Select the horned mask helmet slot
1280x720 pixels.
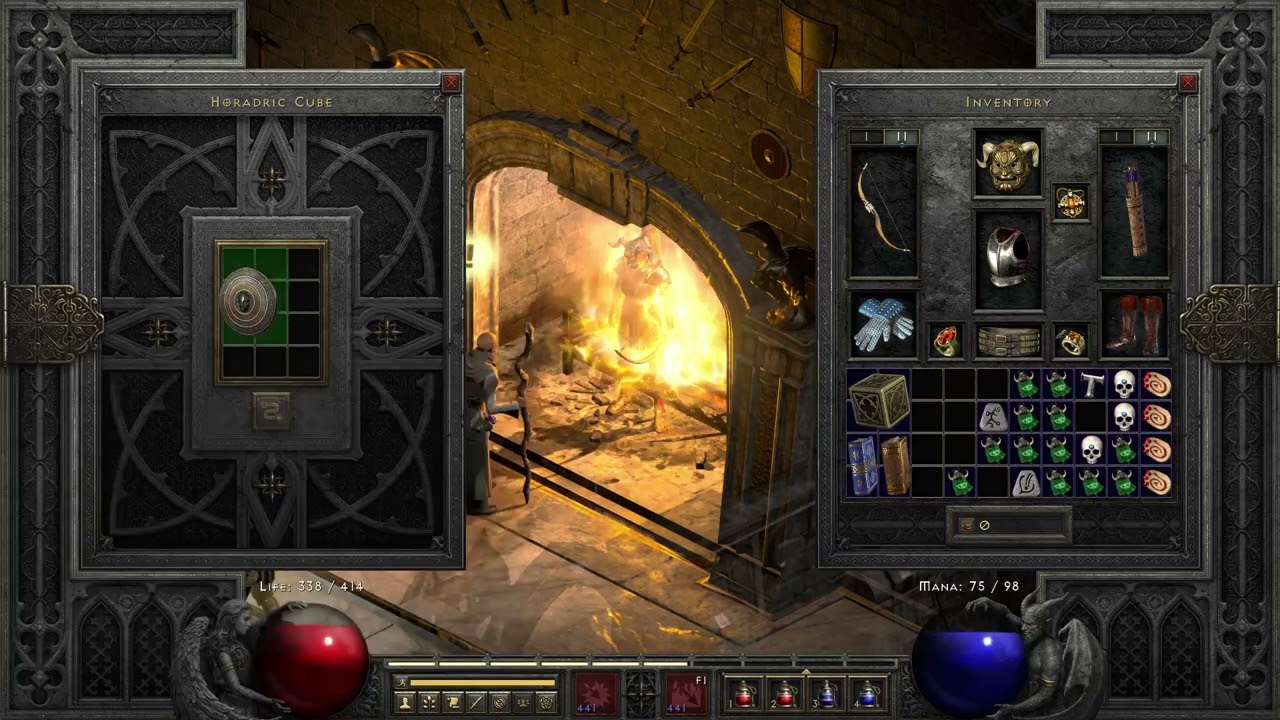pos(1008,163)
